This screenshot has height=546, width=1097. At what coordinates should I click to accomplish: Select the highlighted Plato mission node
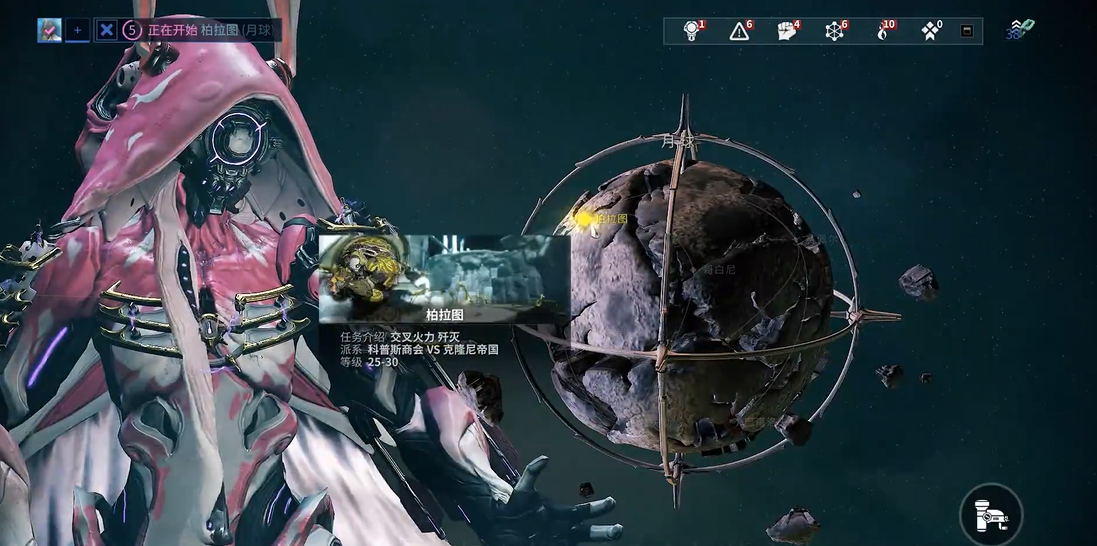(583, 218)
